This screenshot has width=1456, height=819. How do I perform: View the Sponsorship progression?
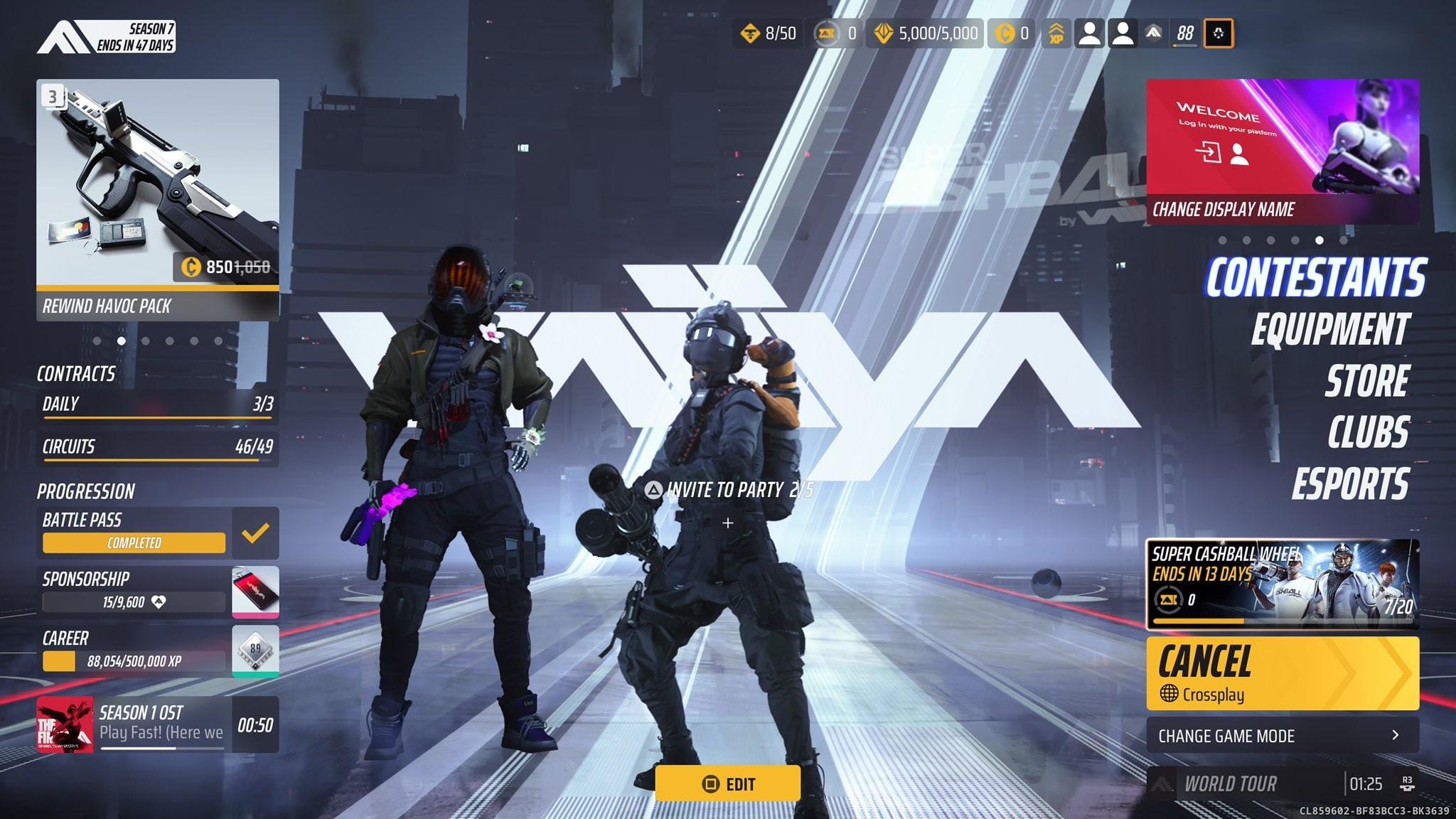coord(157,591)
